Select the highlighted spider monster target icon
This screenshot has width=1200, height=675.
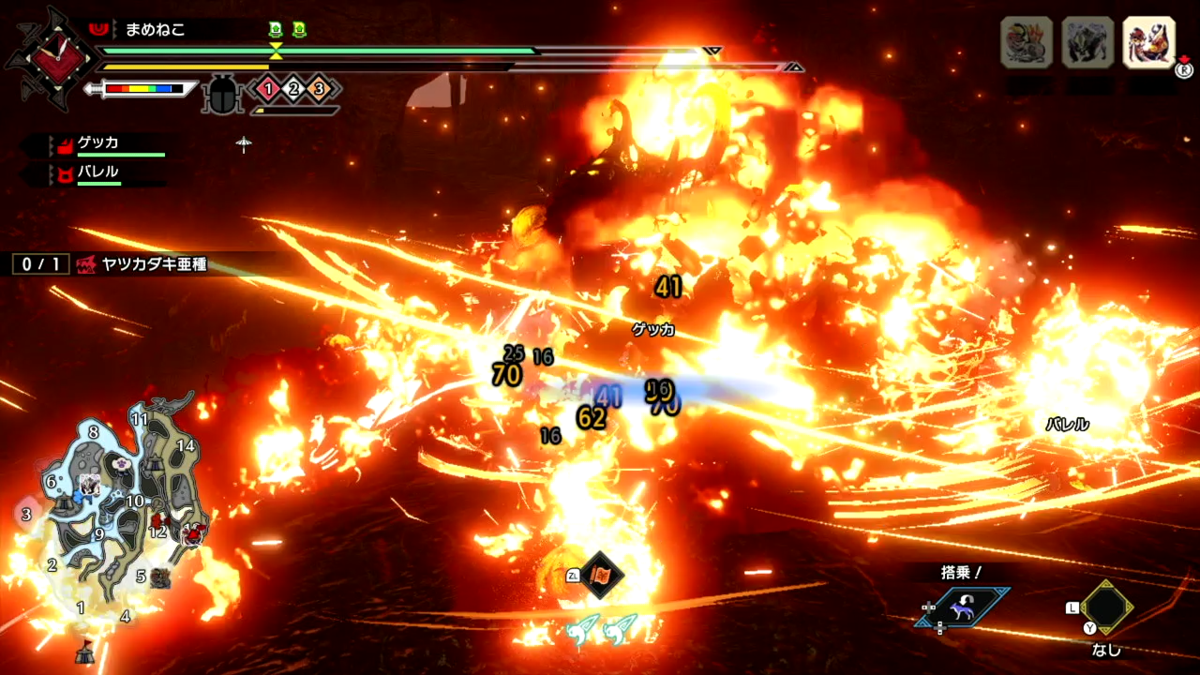tap(1148, 43)
